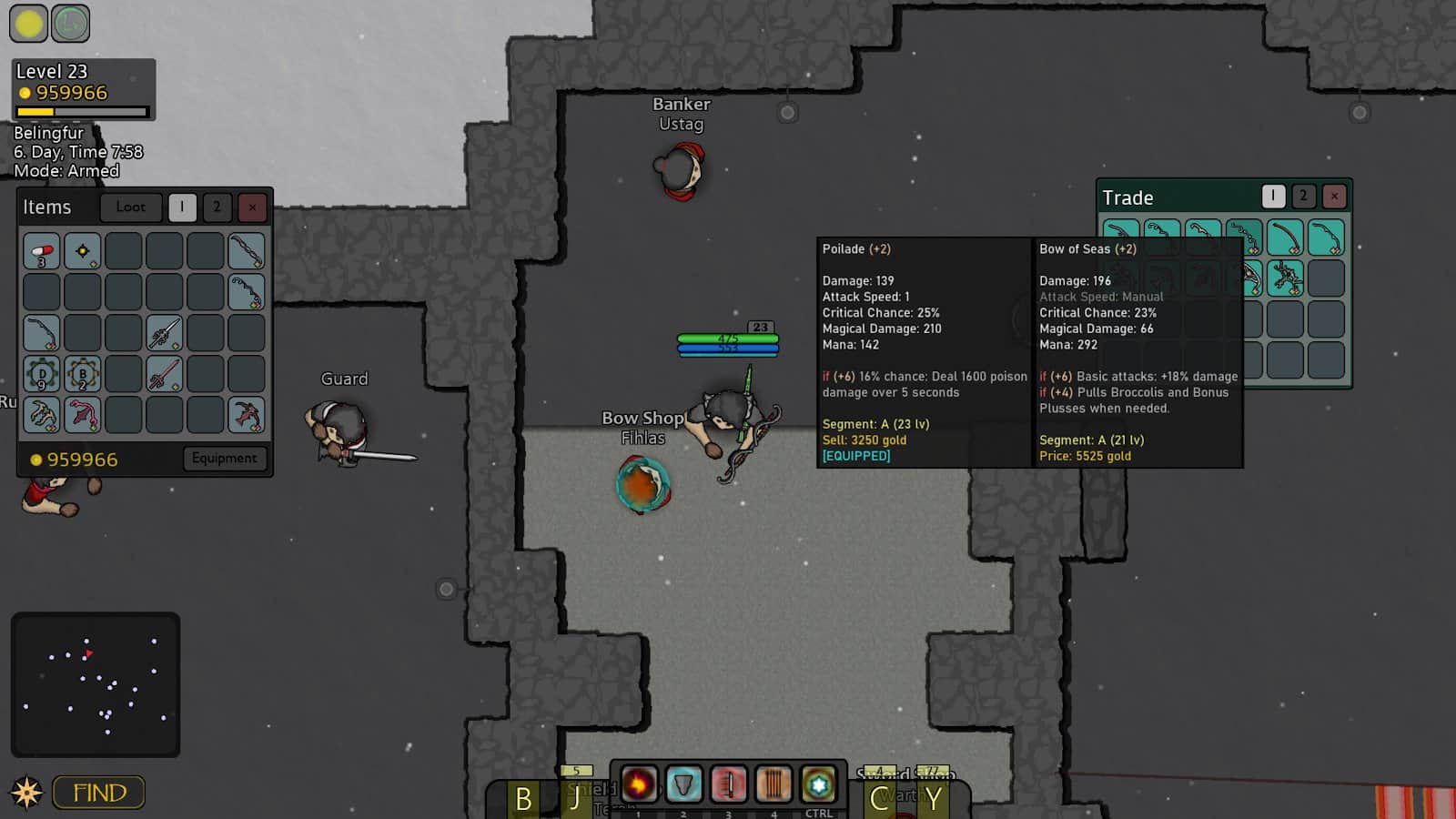Open the Equipment panel
1456x819 pixels.
224,459
